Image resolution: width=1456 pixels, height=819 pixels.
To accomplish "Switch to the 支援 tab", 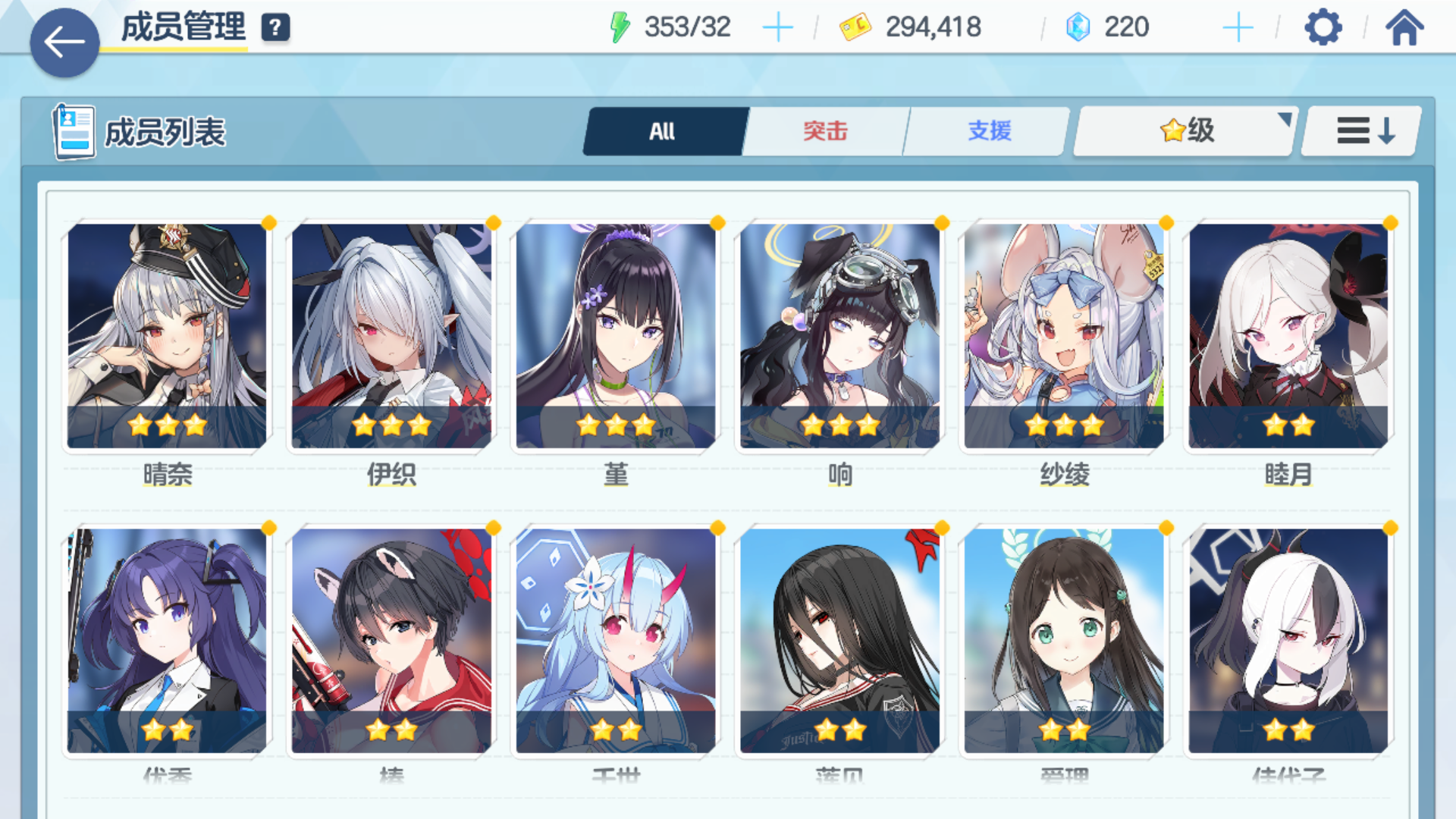I will (987, 130).
